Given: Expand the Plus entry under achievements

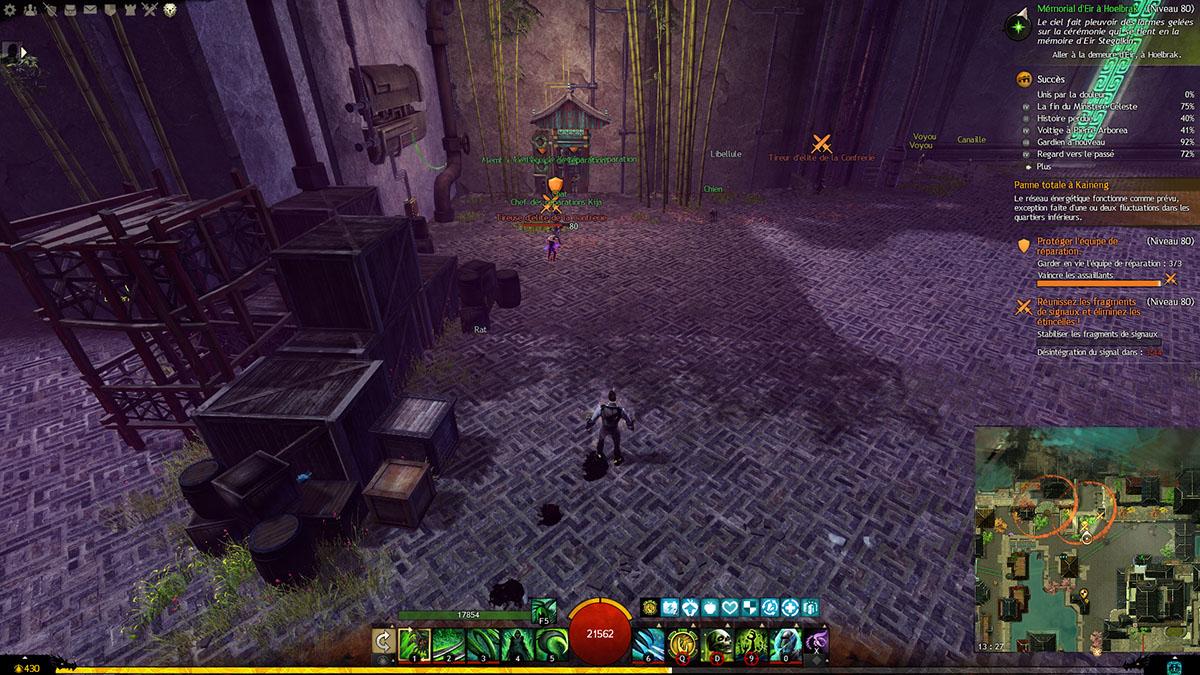Looking at the screenshot, I should point(1046,167).
